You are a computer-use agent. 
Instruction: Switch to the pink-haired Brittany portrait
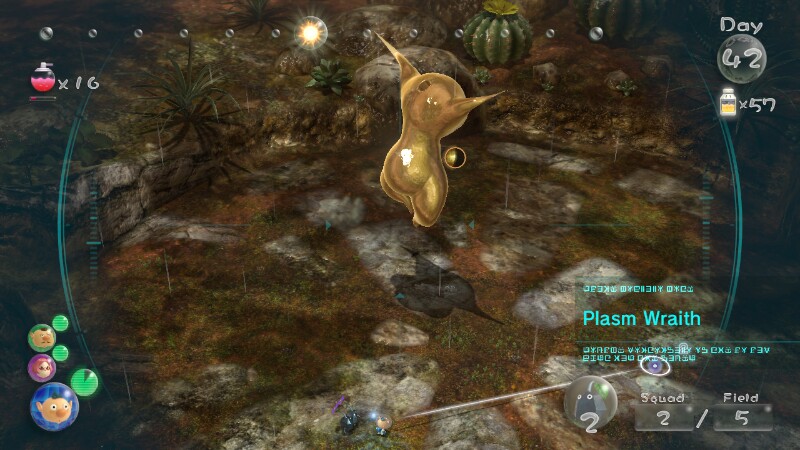pyautogui.click(x=41, y=367)
